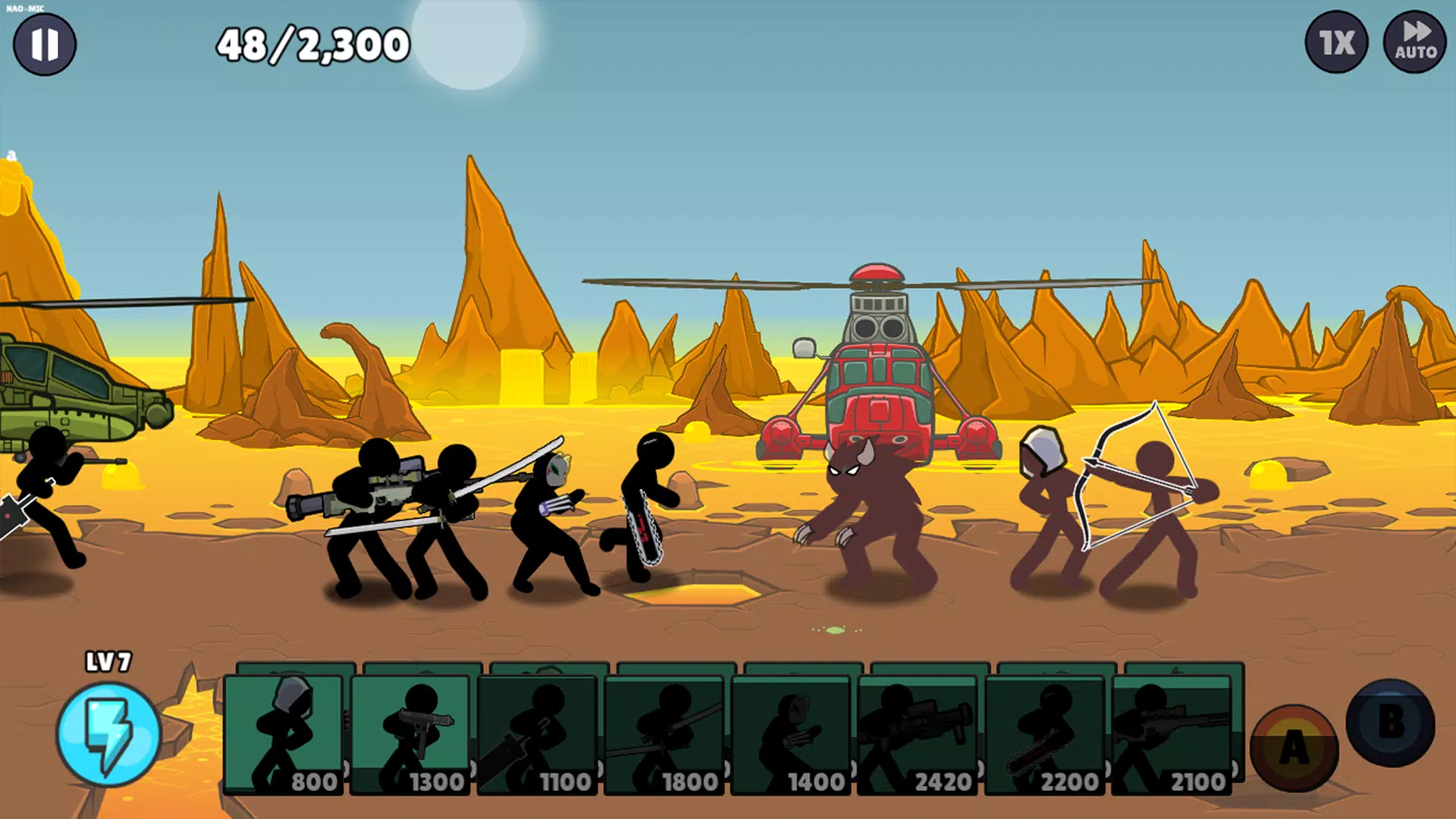The image size is (1456, 819).
Task: Enable AUTO battle mode
Action: coord(1415,43)
